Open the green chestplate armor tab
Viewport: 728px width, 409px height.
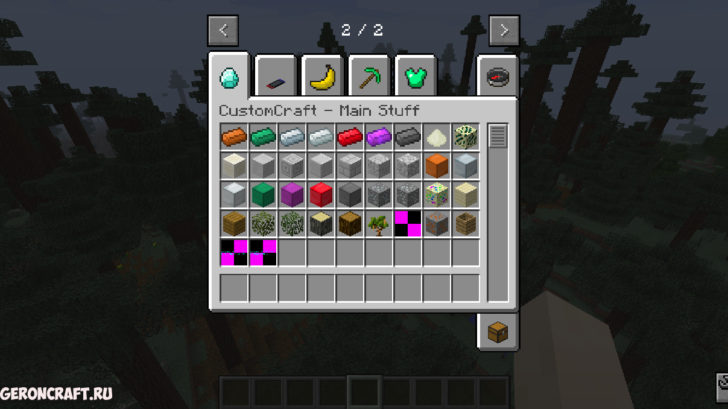click(x=415, y=75)
